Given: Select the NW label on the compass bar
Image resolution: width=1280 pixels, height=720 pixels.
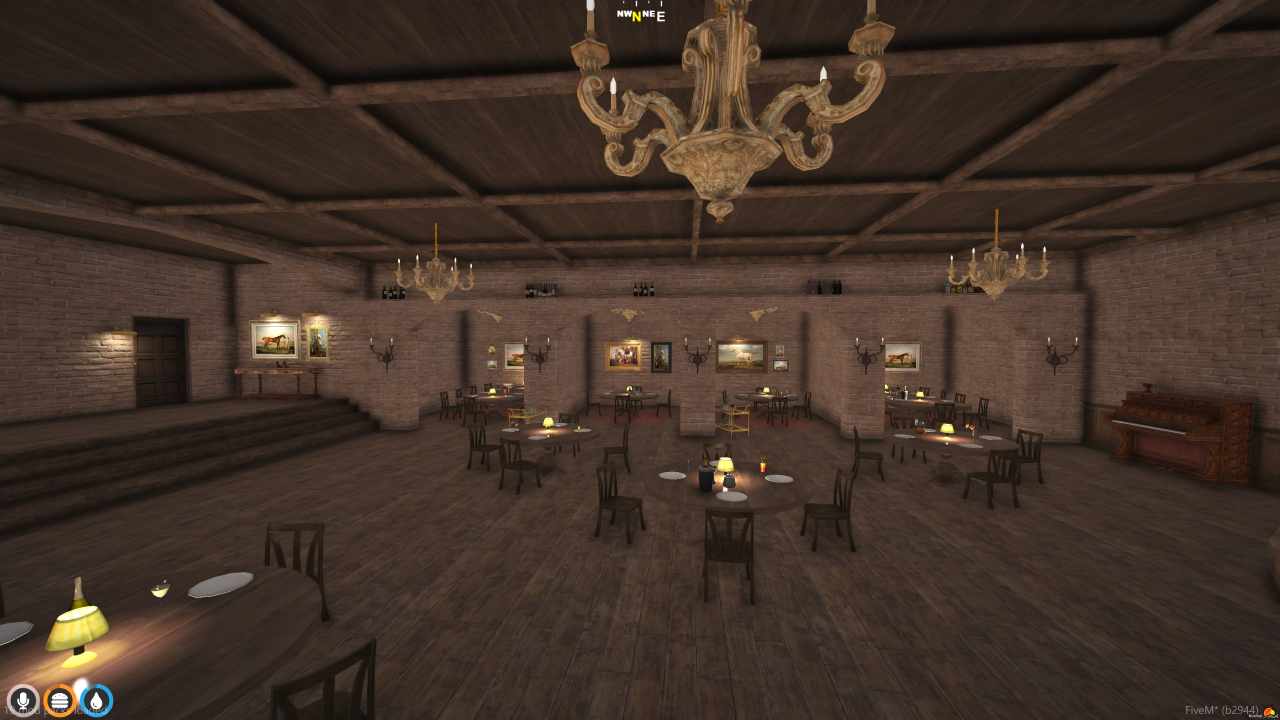Looking at the screenshot, I should tap(624, 14).
